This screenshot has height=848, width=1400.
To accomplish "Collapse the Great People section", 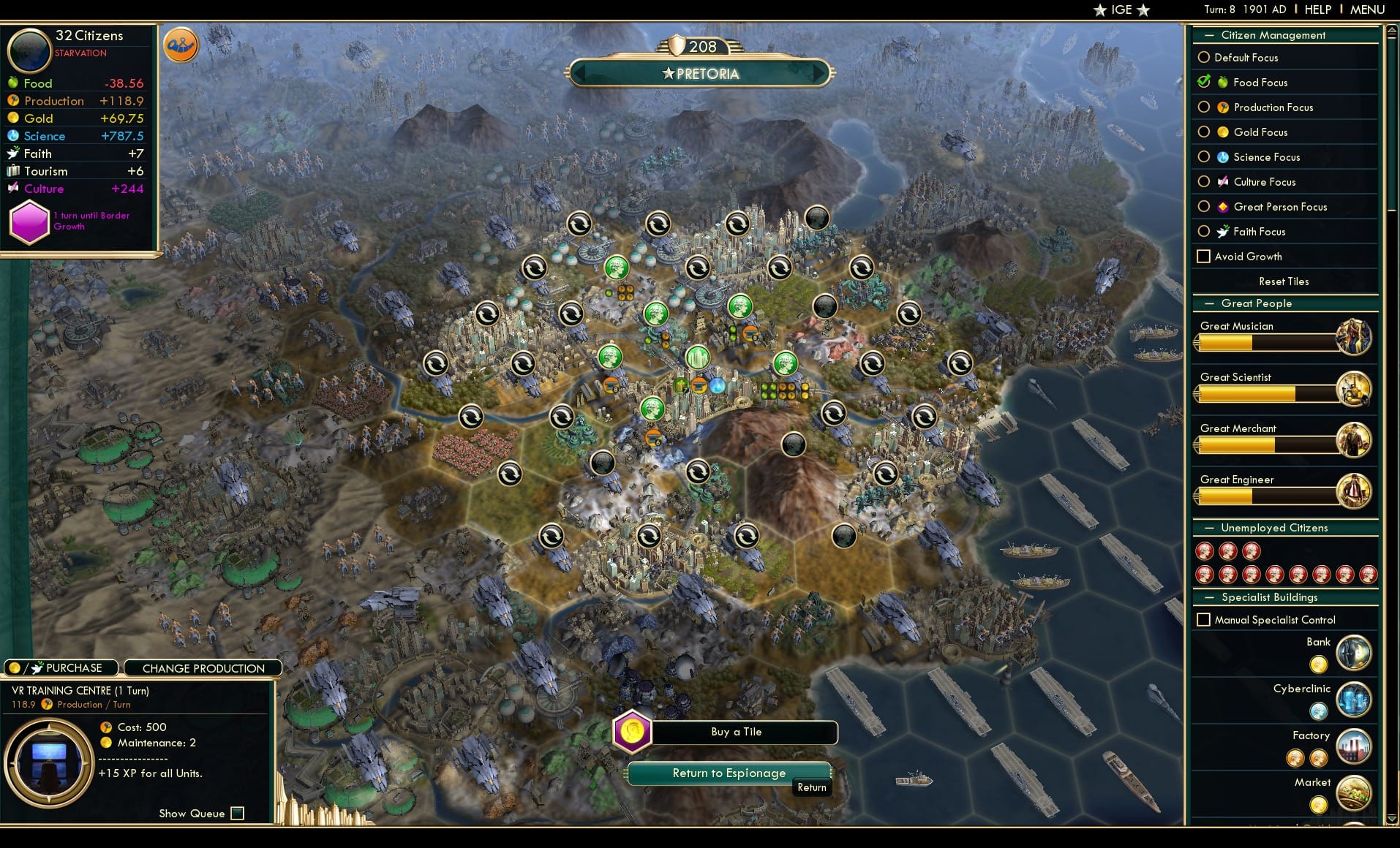I will coord(1208,303).
